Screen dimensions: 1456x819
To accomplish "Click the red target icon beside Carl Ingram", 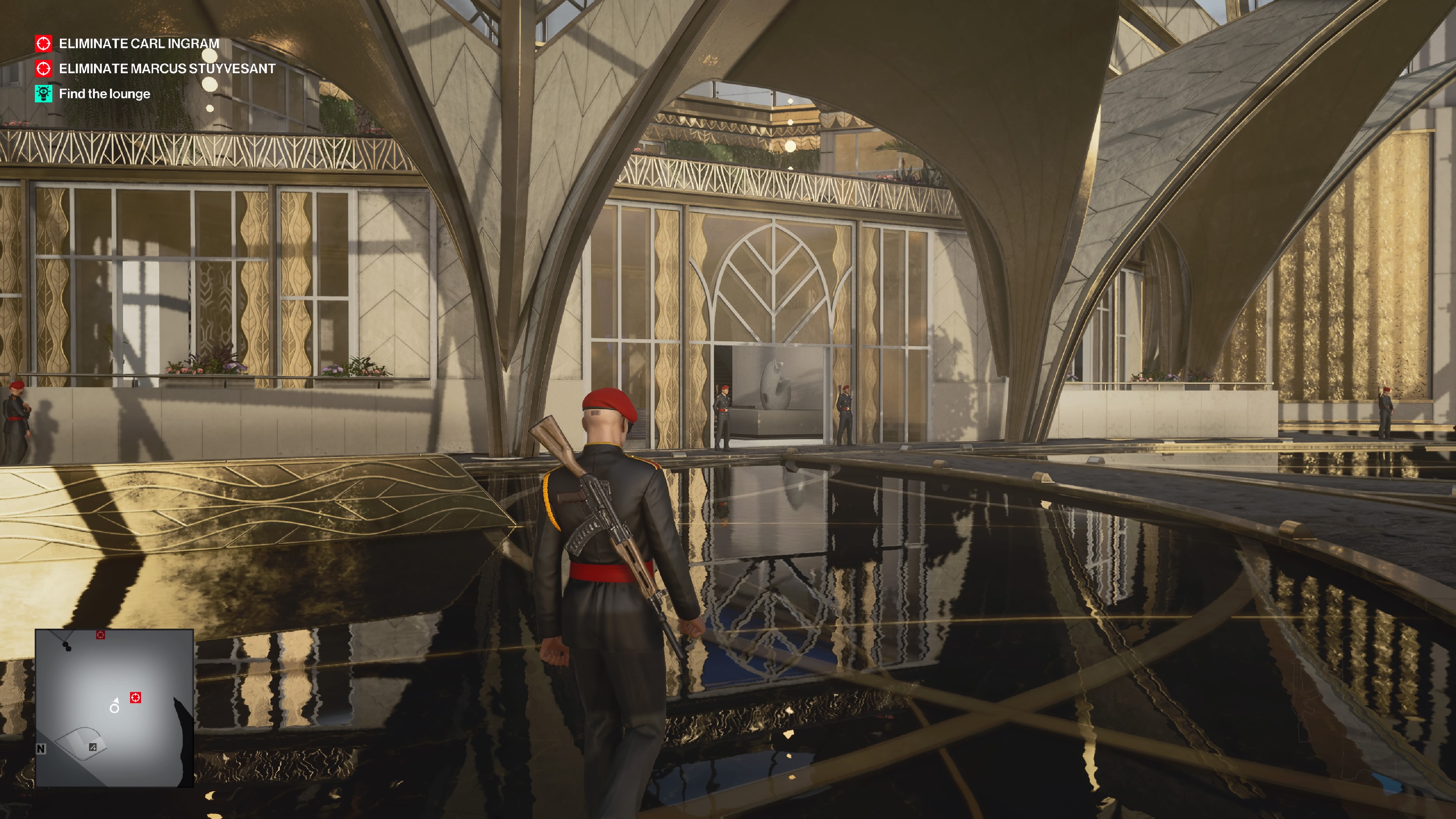I will point(44,44).
